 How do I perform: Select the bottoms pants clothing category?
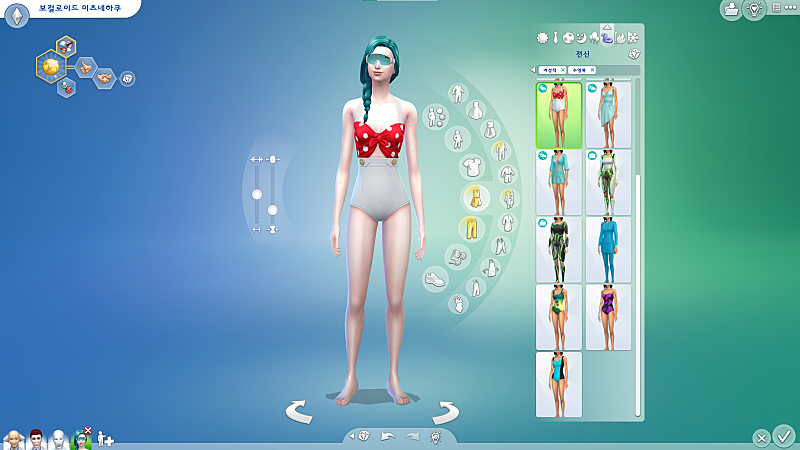[469, 228]
